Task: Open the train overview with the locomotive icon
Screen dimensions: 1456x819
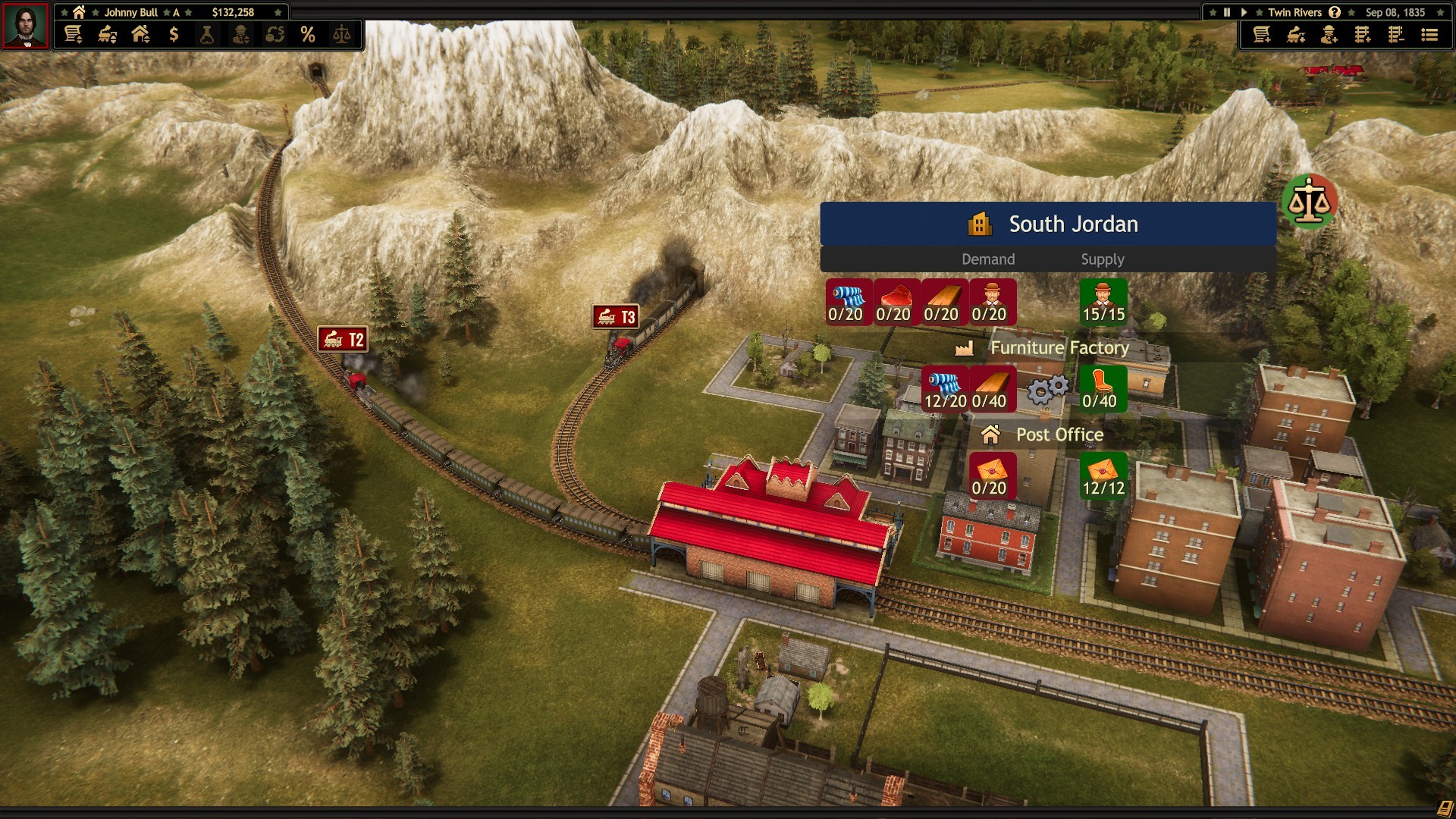Action: (x=105, y=35)
